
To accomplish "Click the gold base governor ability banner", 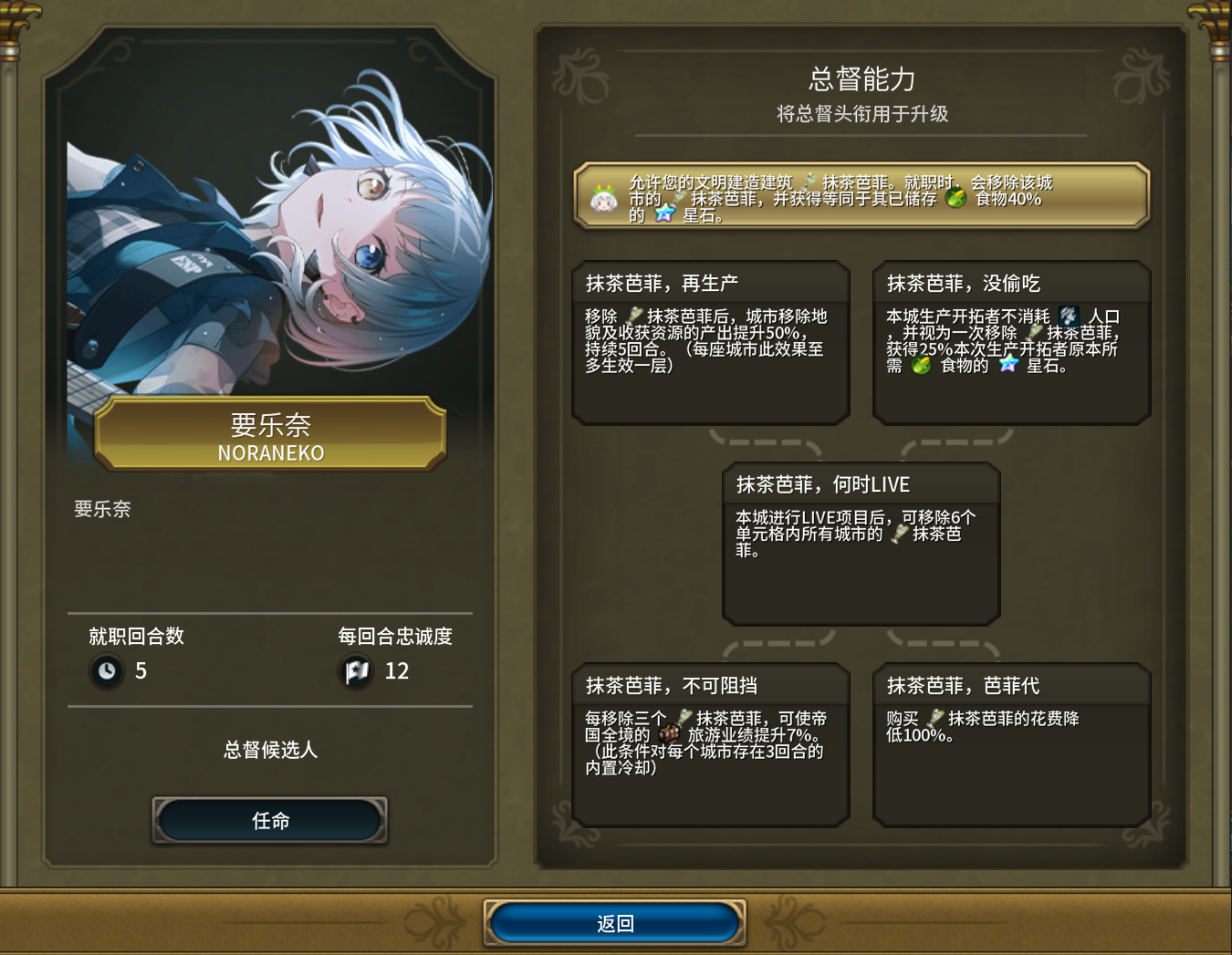I will (x=861, y=196).
